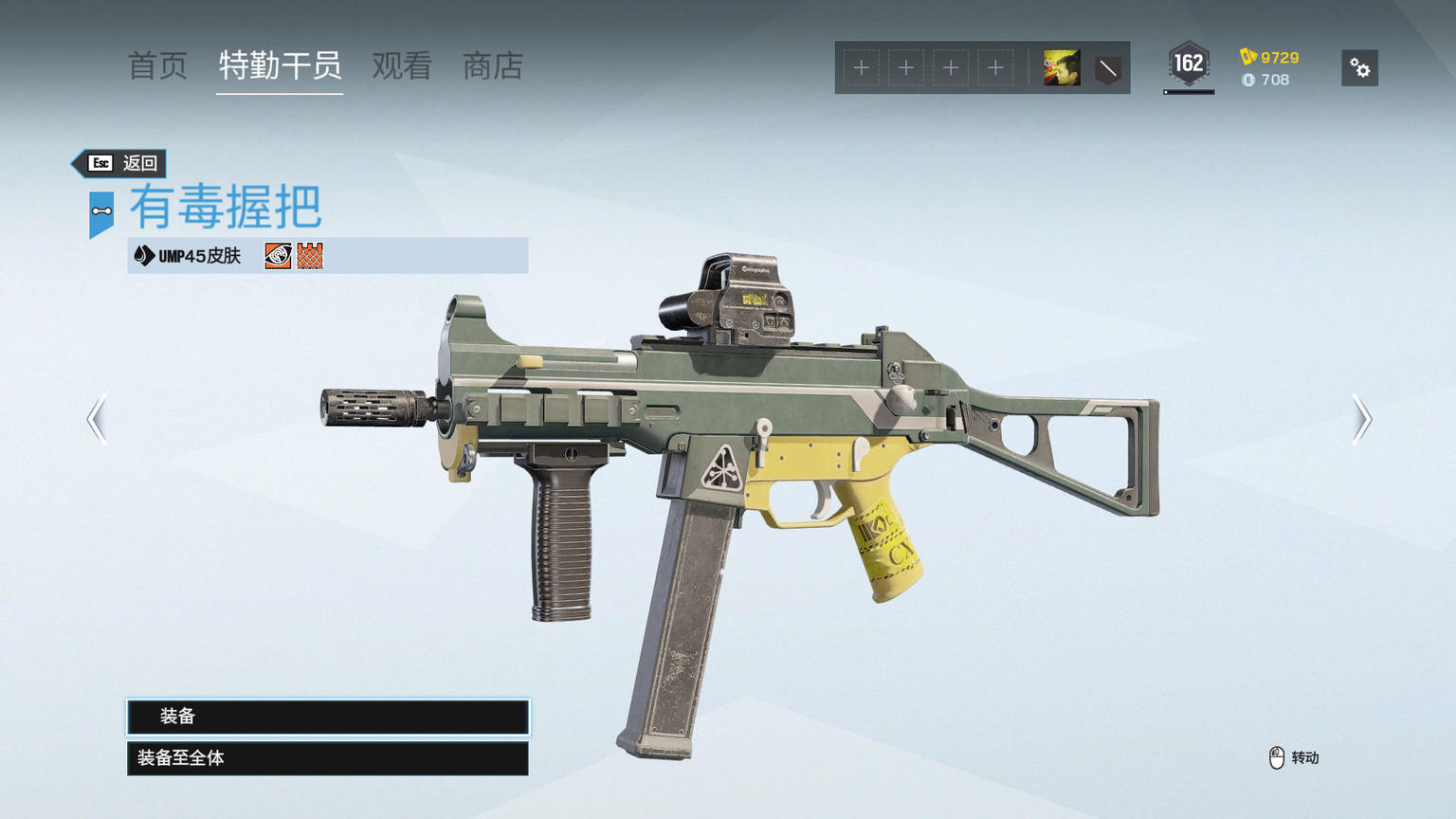1456x819 pixels.
Task: Switch to the 观看 watch tab
Action: point(402,66)
